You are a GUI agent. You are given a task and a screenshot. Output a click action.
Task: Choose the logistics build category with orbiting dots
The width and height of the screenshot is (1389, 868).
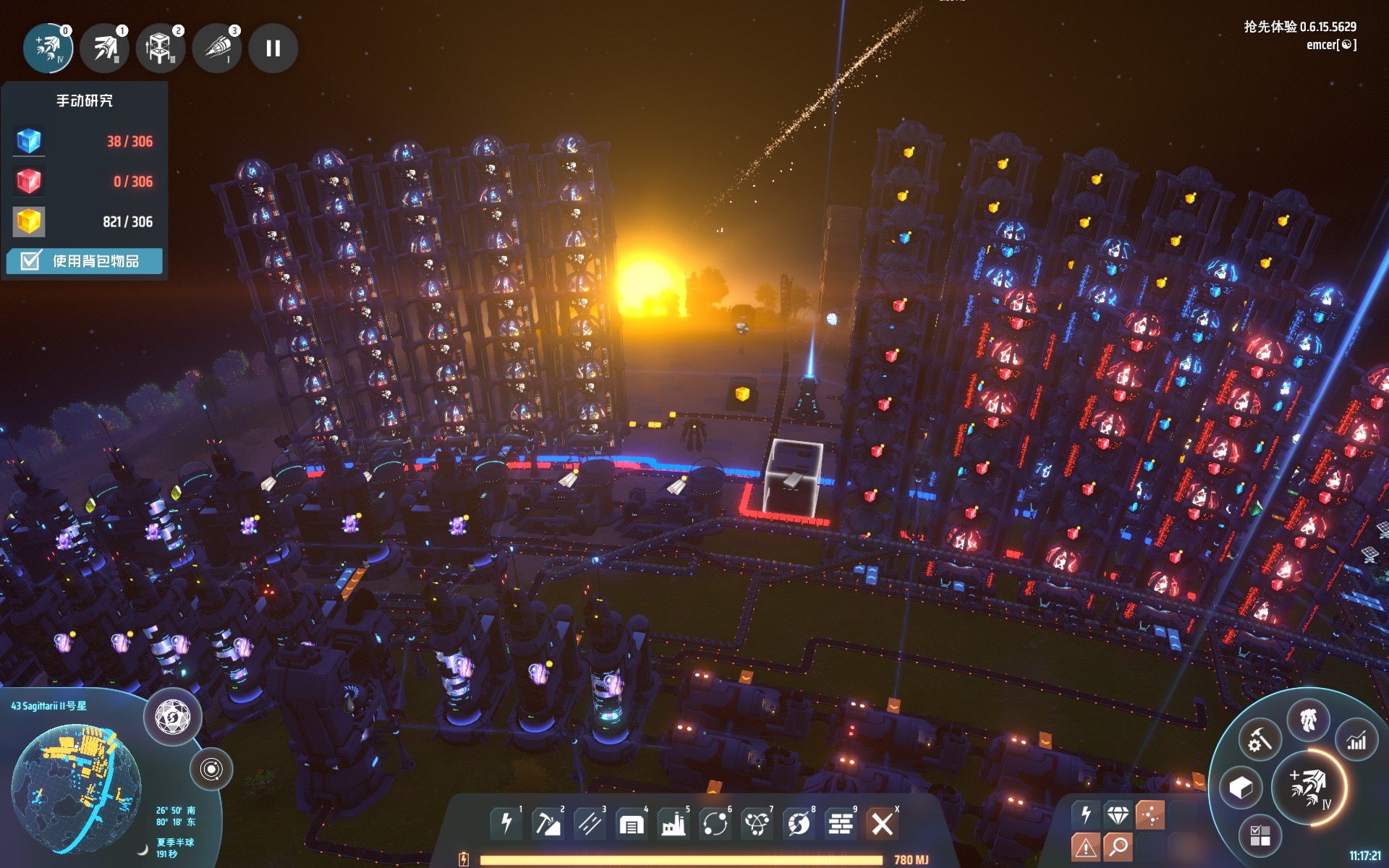coord(715,823)
